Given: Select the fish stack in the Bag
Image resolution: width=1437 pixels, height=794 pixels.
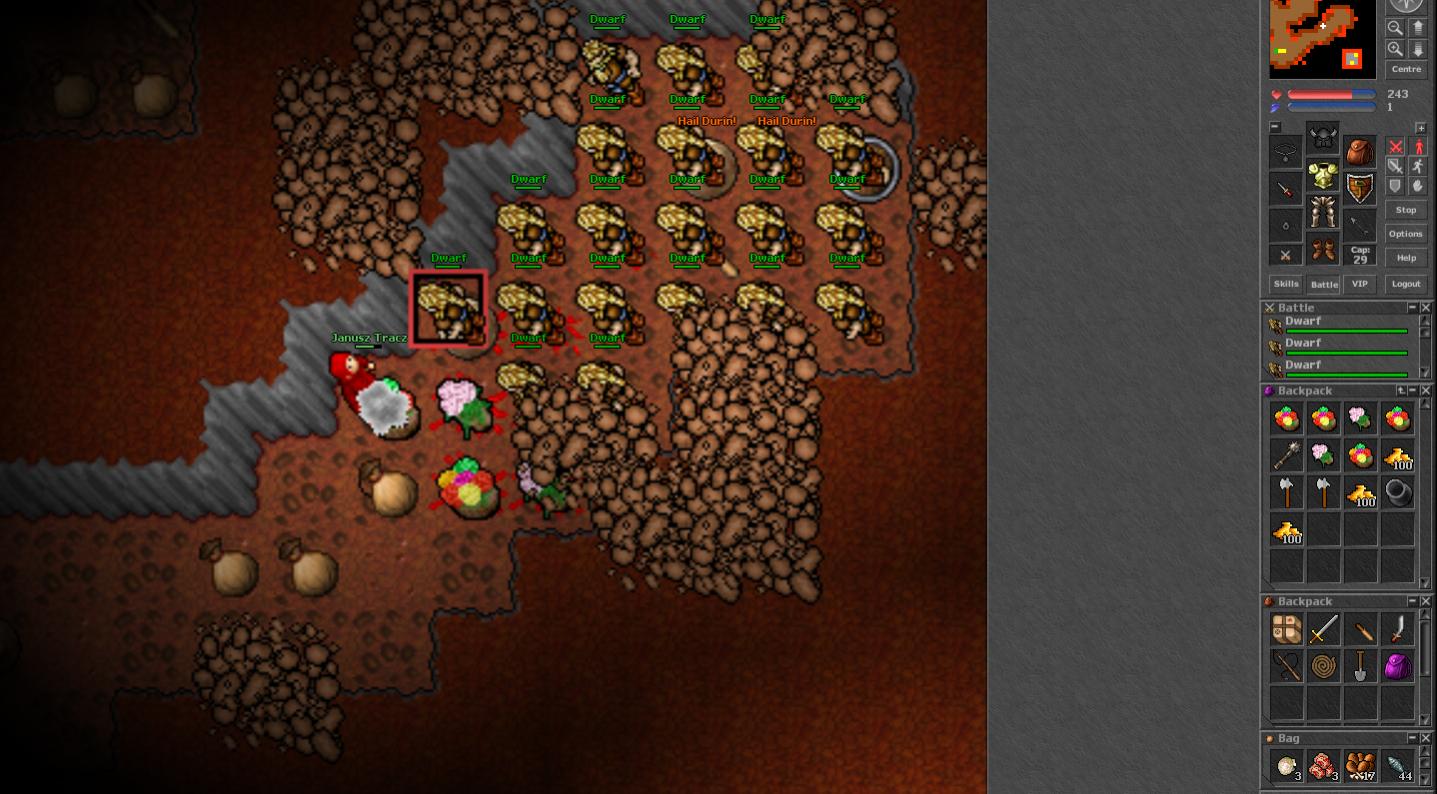Looking at the screenshot, I should point(1397,767).
